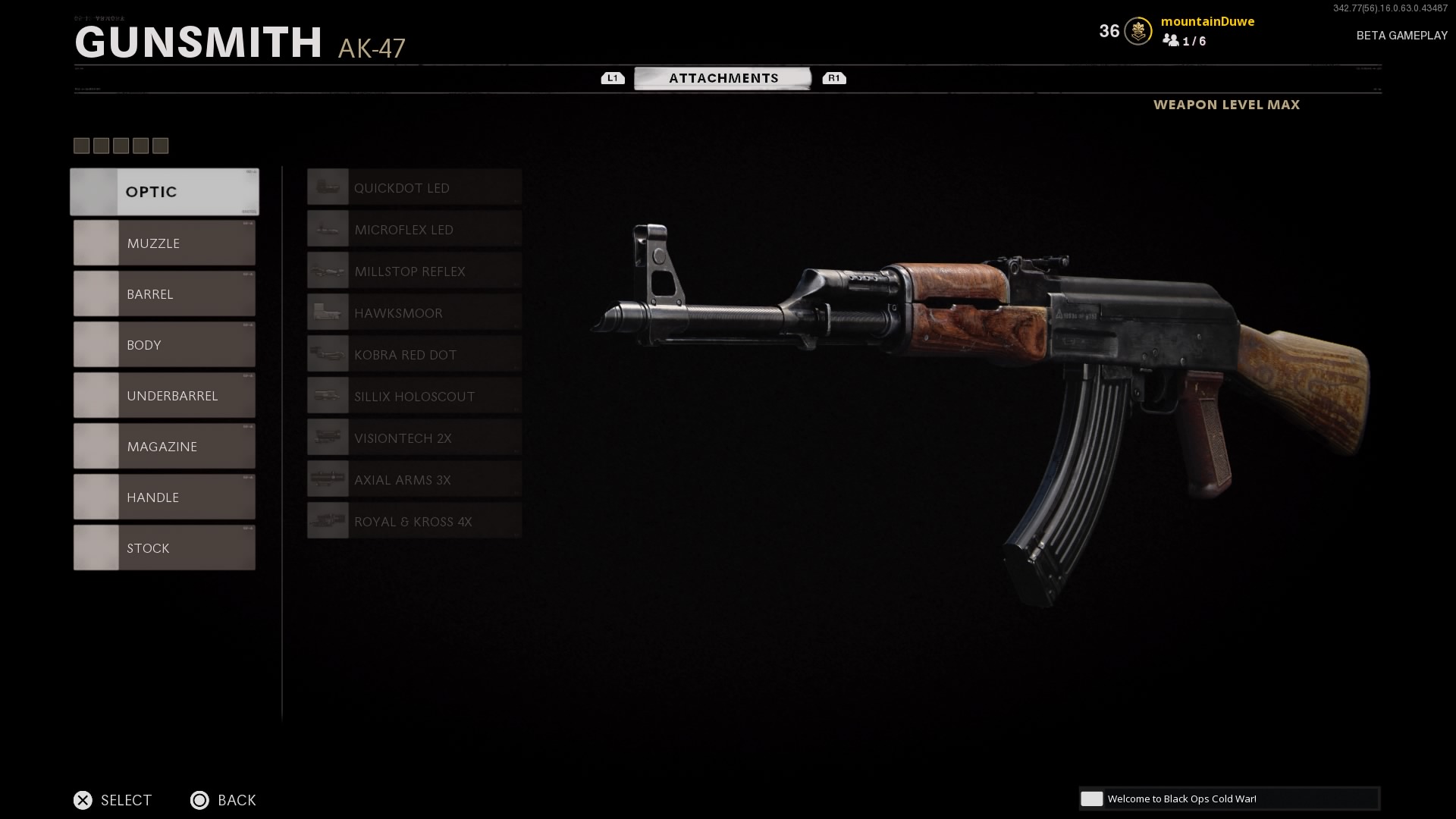Open the Magazine attachment category
The height and width of the screenshot is (819, 1456).
coord(165,447)
